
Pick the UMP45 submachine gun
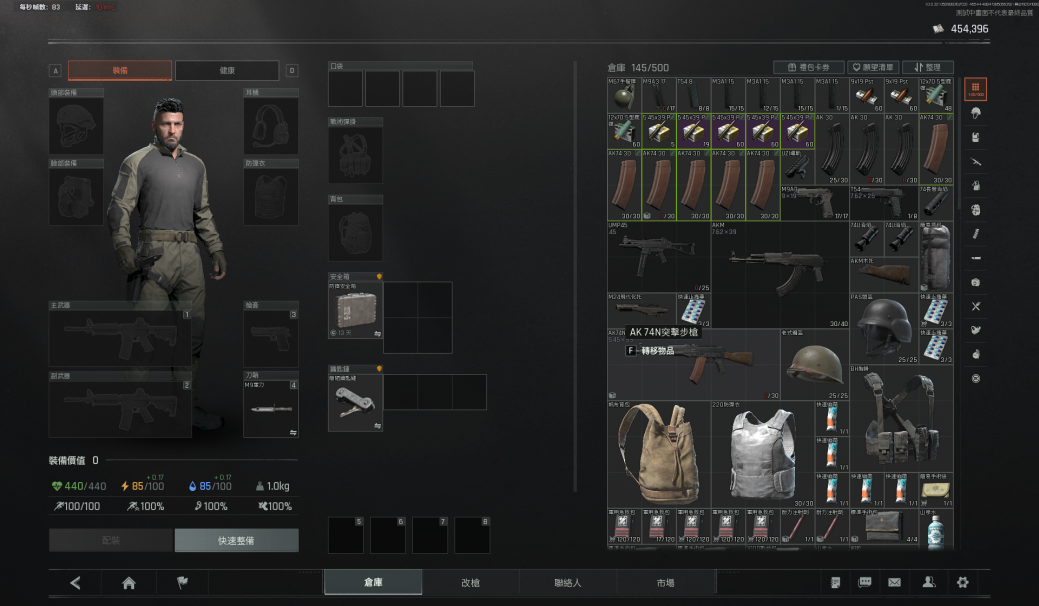pos(658,256)
